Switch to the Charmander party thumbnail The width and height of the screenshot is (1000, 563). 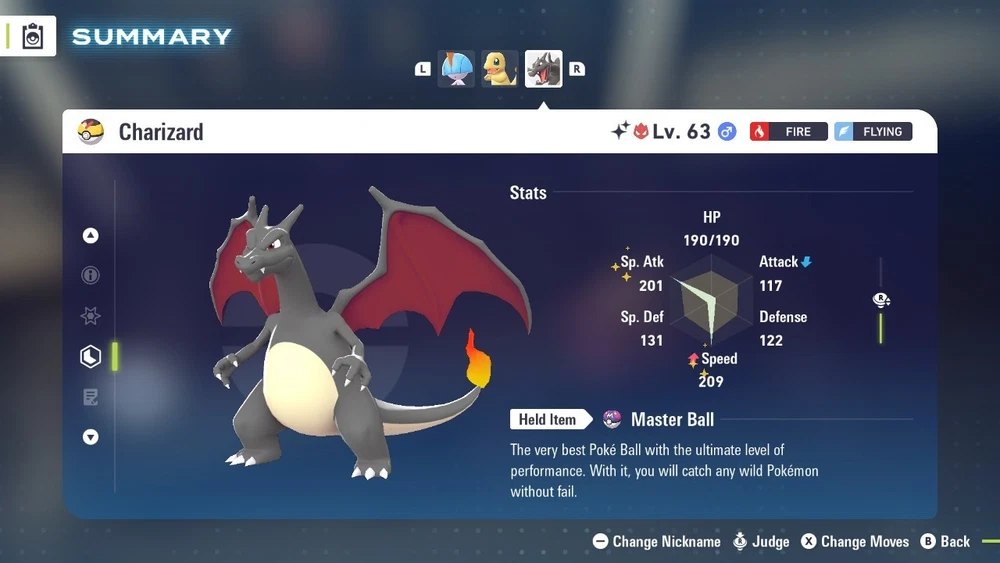[500, 69]
